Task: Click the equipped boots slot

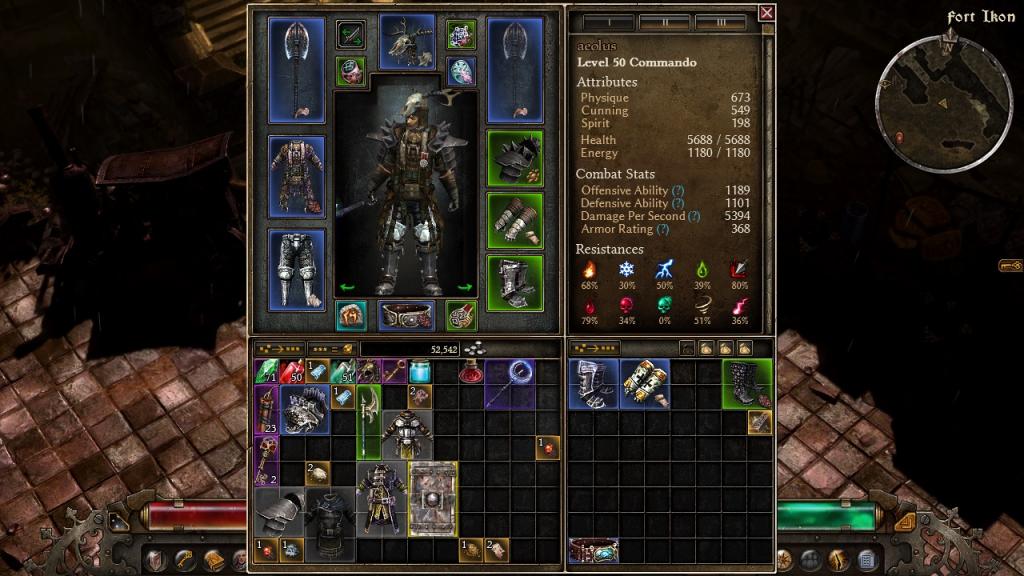Action: tap(515, 284)
